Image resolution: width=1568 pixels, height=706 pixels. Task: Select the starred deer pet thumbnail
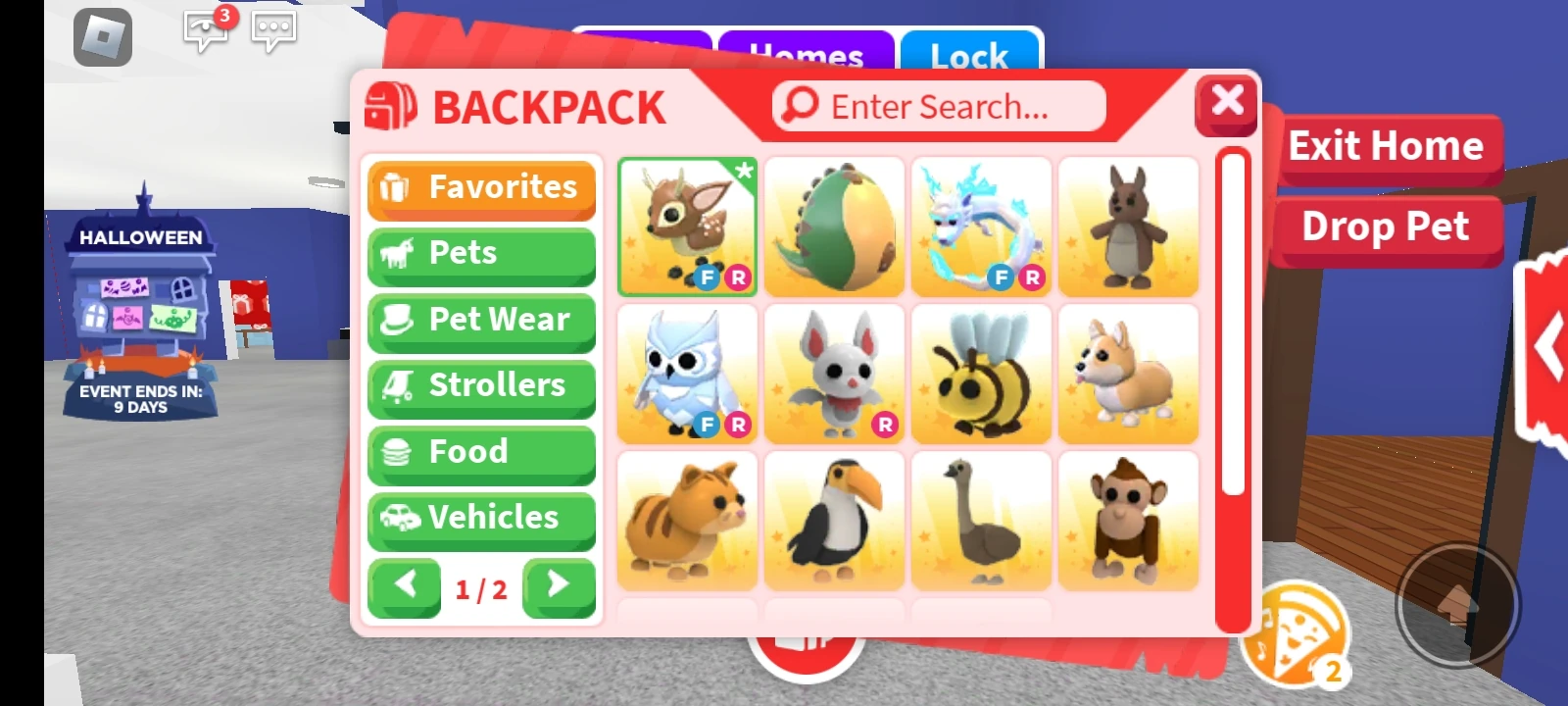pyautogui.click(x=687, y=226)
